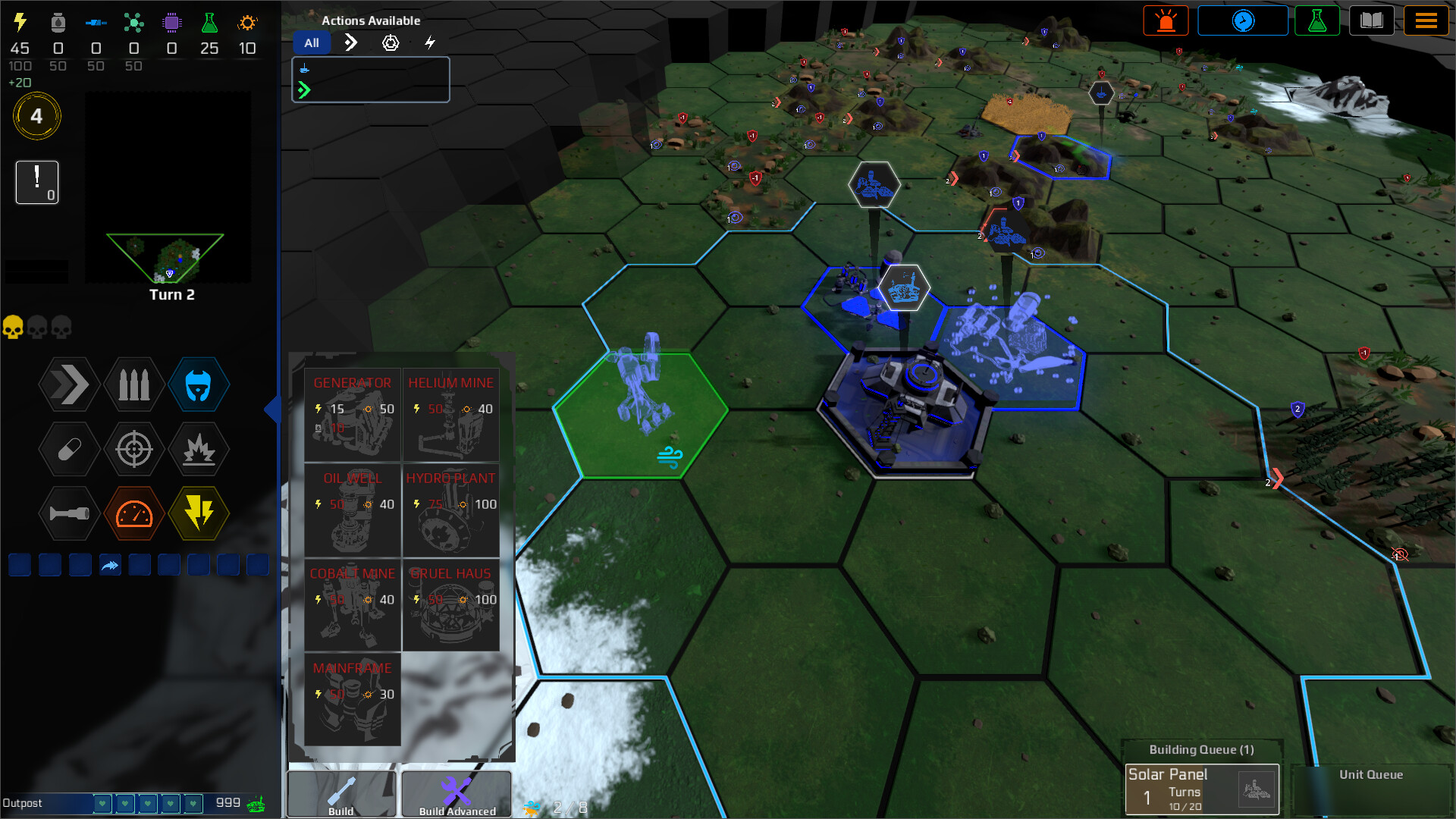1456x819 pixels.
Task: Filter actions by the lightning bolt tab
Action: click(x=430, y=43)
